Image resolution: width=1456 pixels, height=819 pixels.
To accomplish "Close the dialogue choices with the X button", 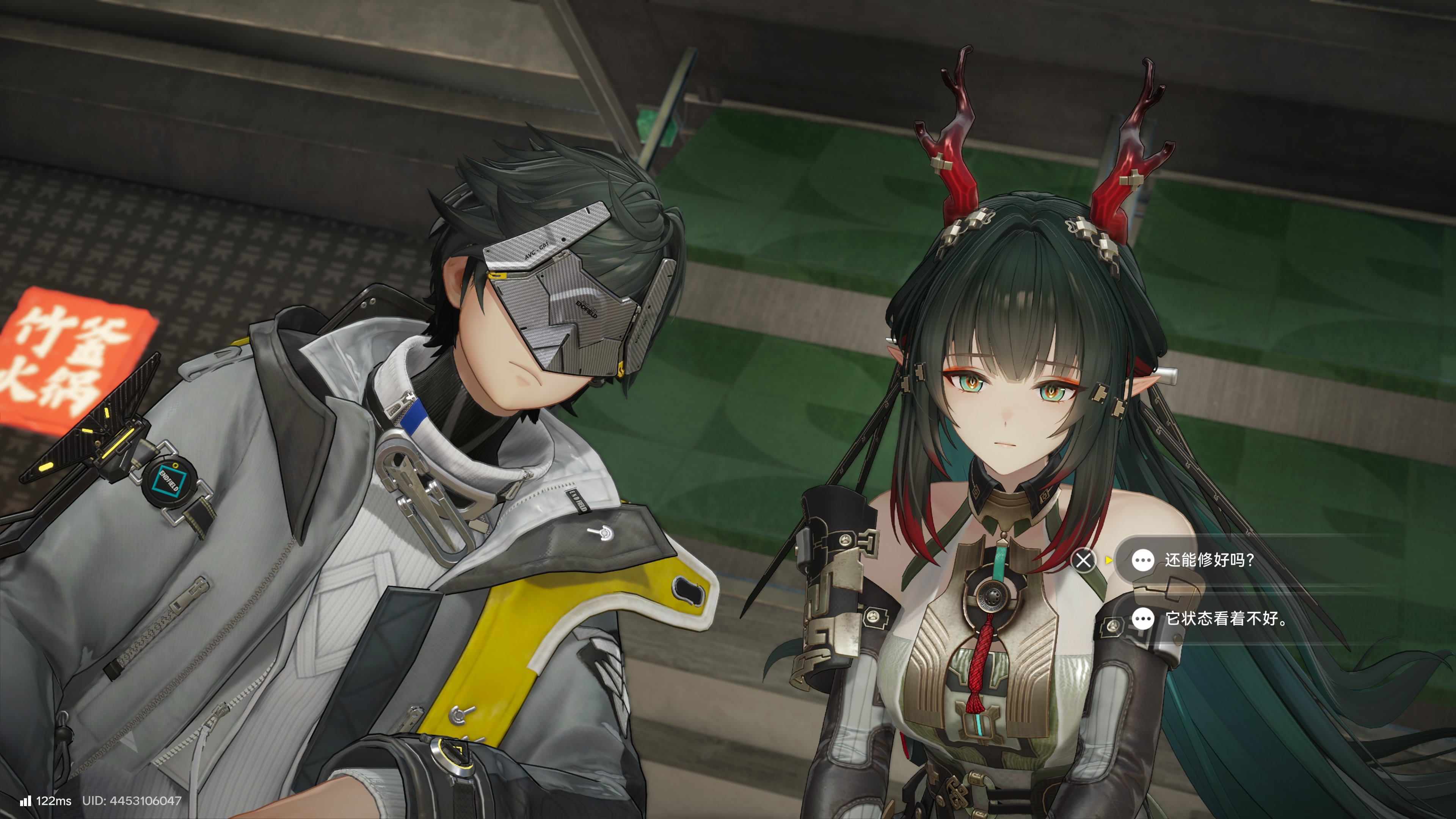I will 1084,560.
